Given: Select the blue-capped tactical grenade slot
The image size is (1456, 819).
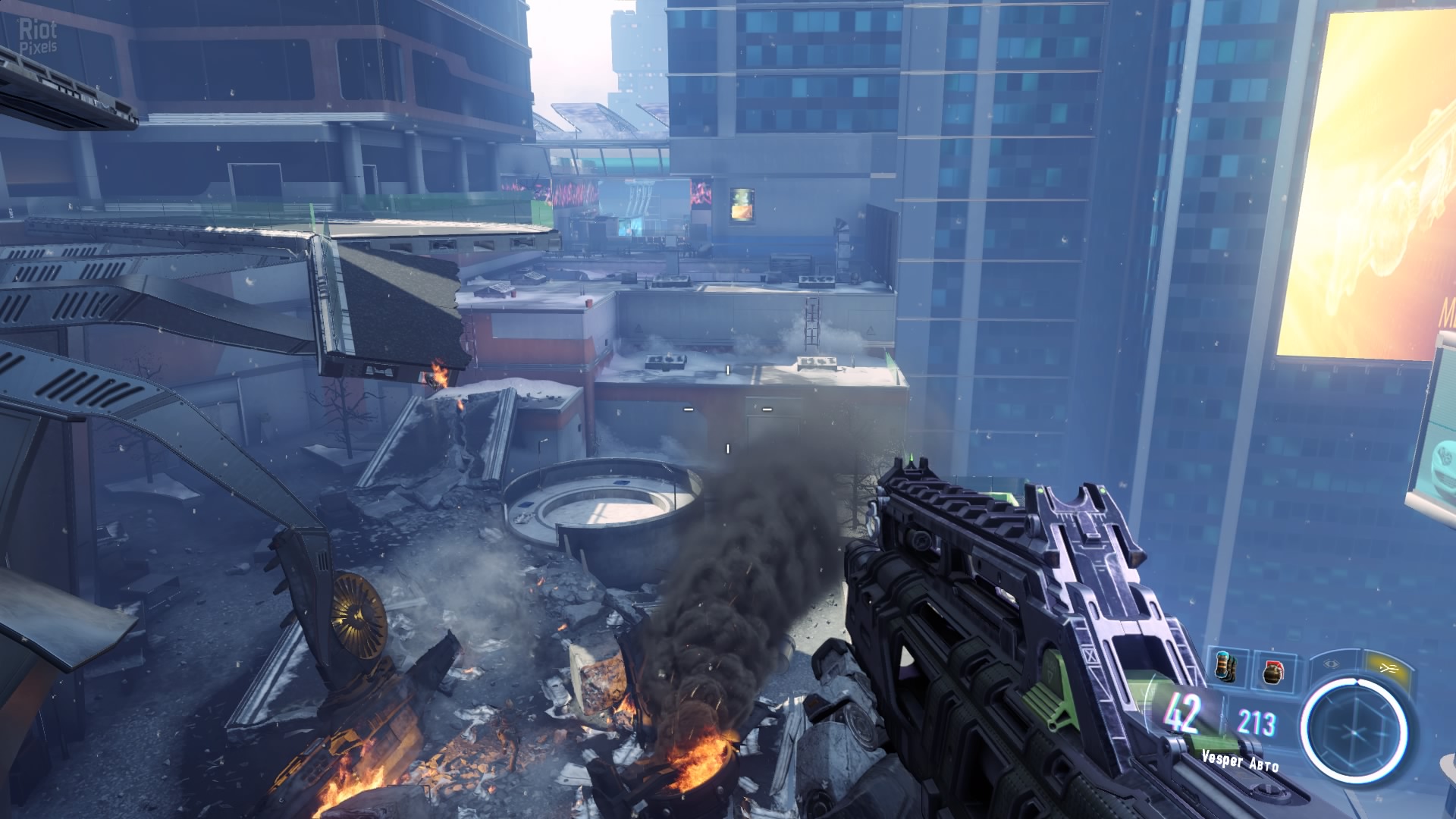Looking at the screenshot, I should click(x=1225, y=665).
